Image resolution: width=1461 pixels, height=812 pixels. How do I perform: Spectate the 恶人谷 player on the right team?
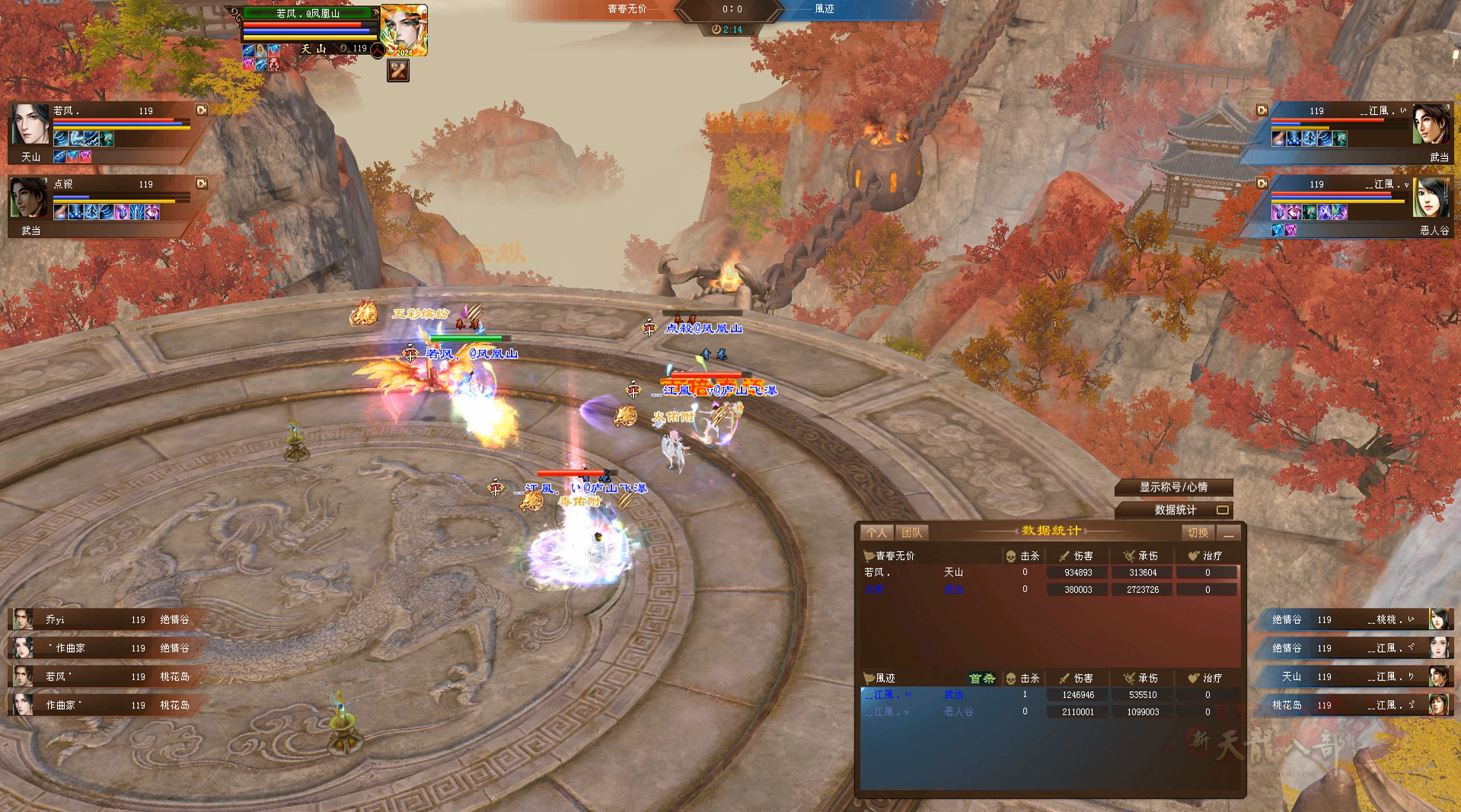[1262, 183]
